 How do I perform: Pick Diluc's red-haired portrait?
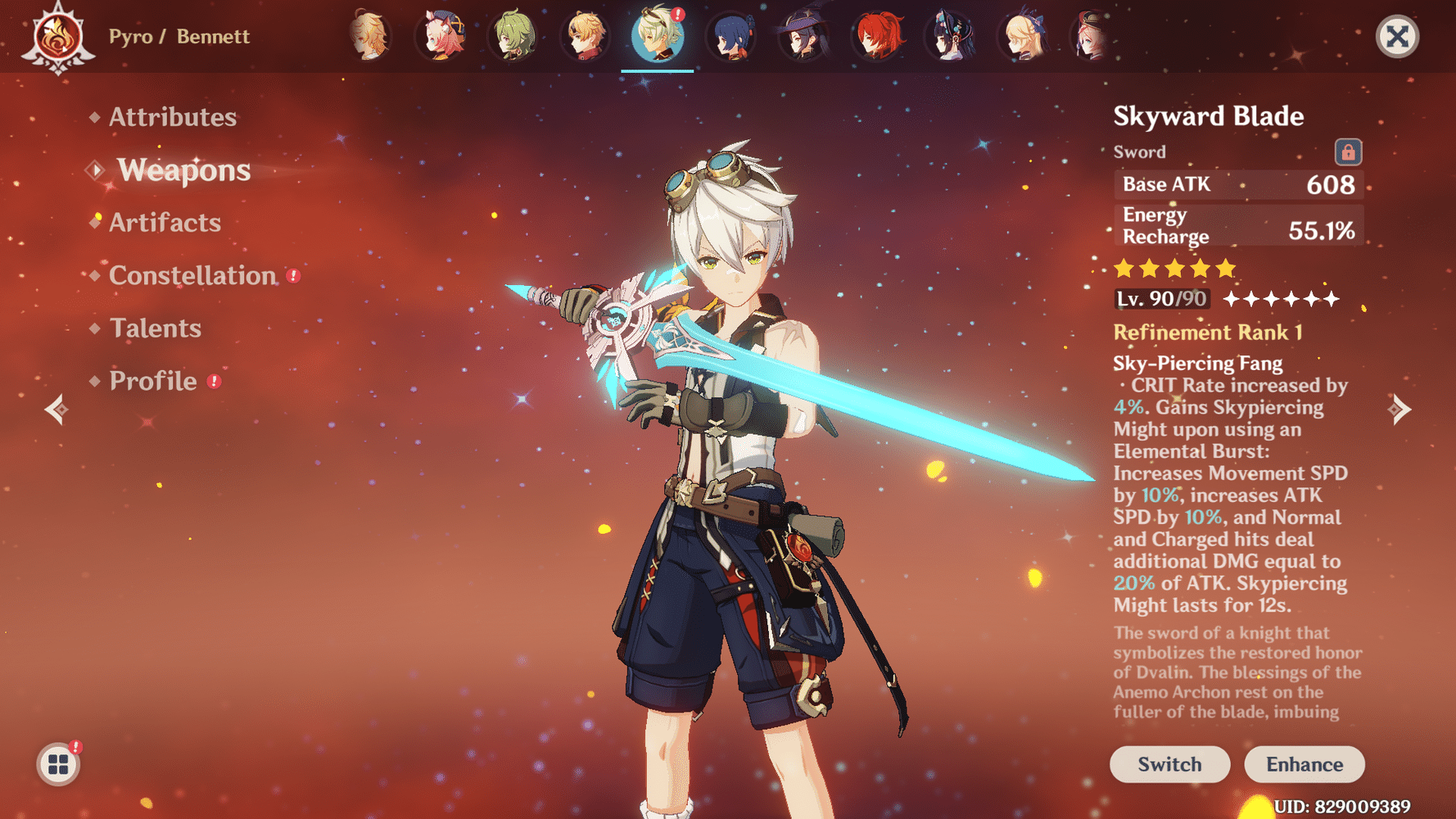[877, 37]
